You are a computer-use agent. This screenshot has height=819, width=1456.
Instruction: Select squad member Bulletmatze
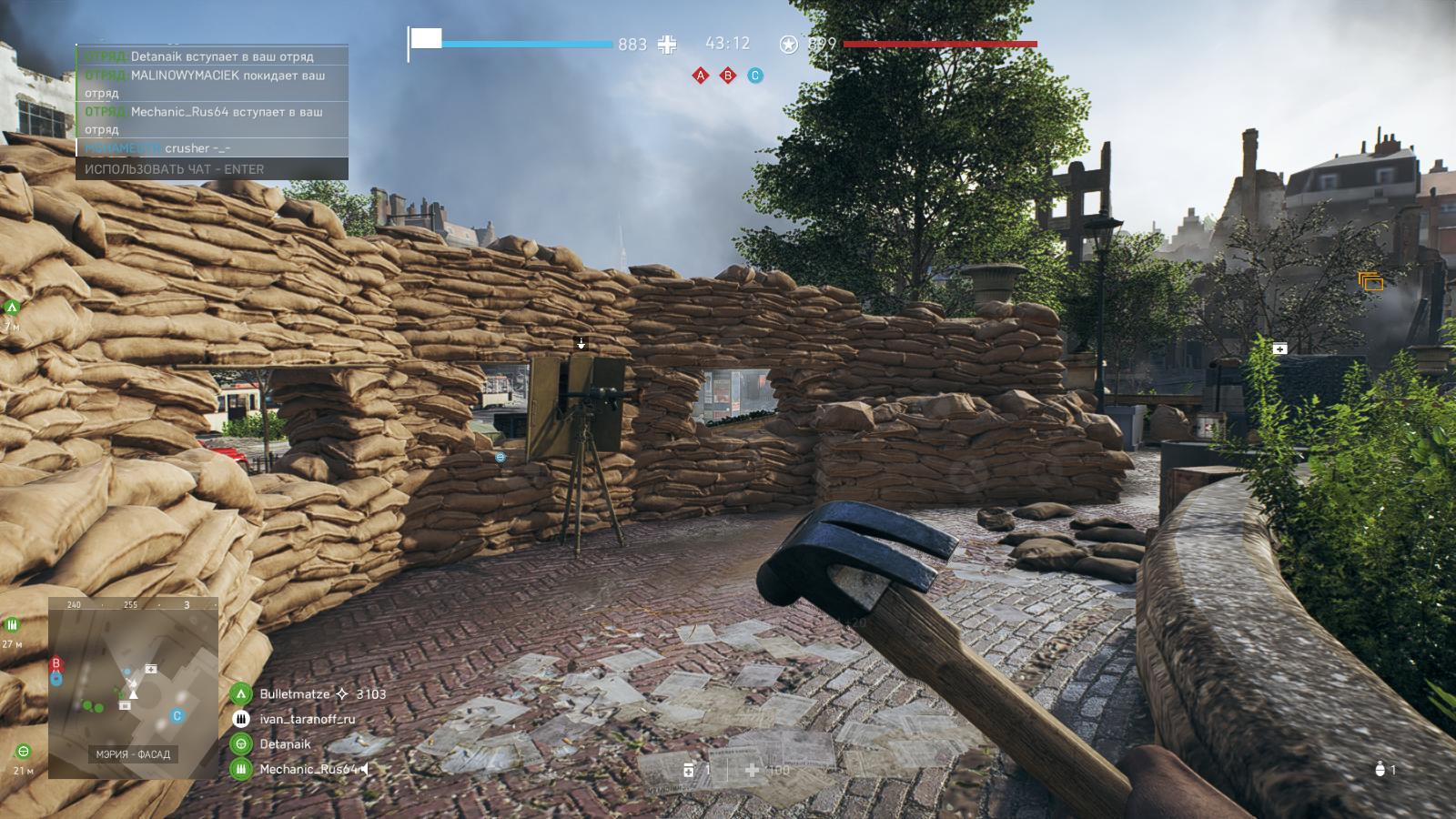coord(295,694)
